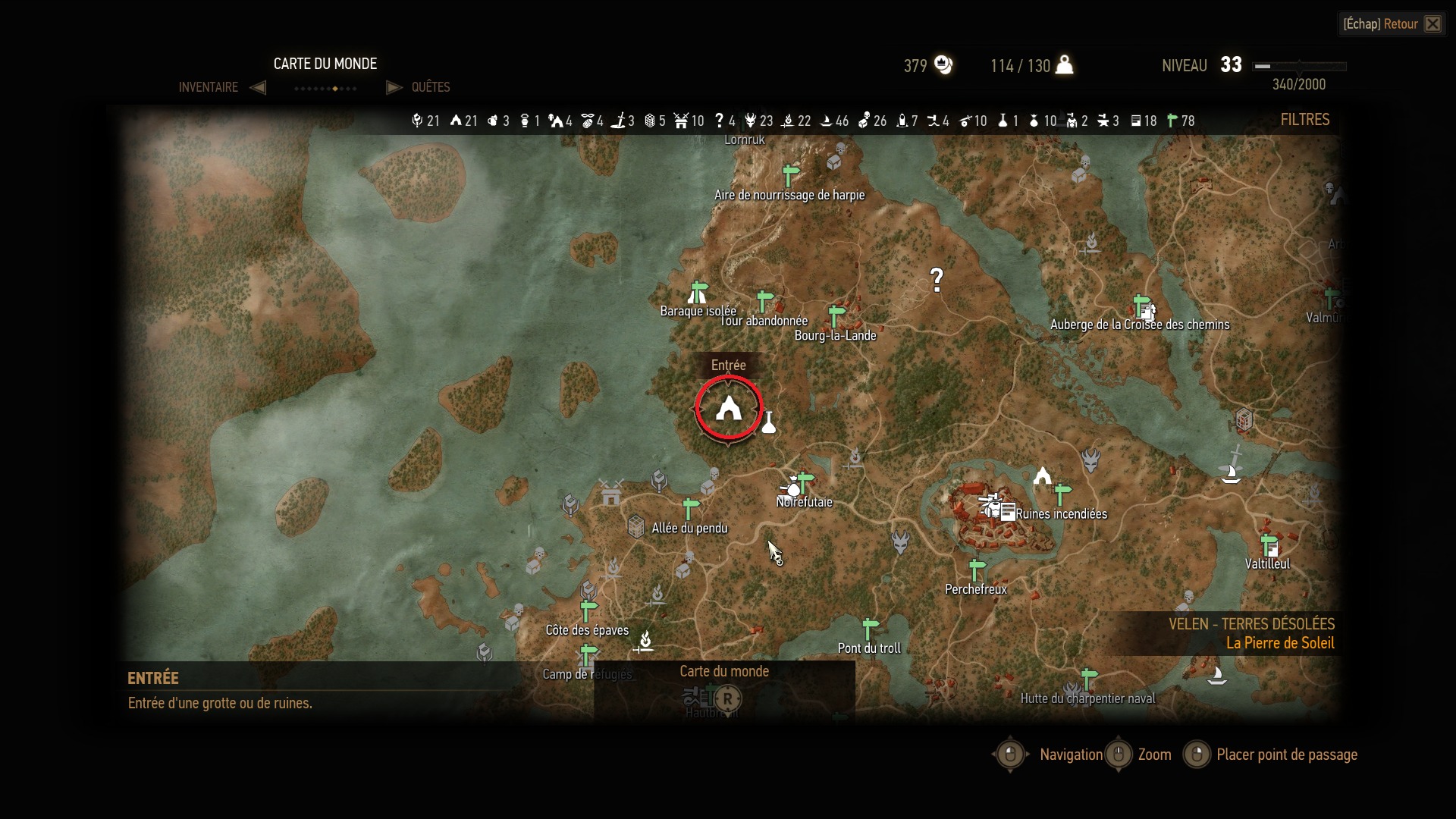Open the Filtres map filter

tap(1304, 120)
